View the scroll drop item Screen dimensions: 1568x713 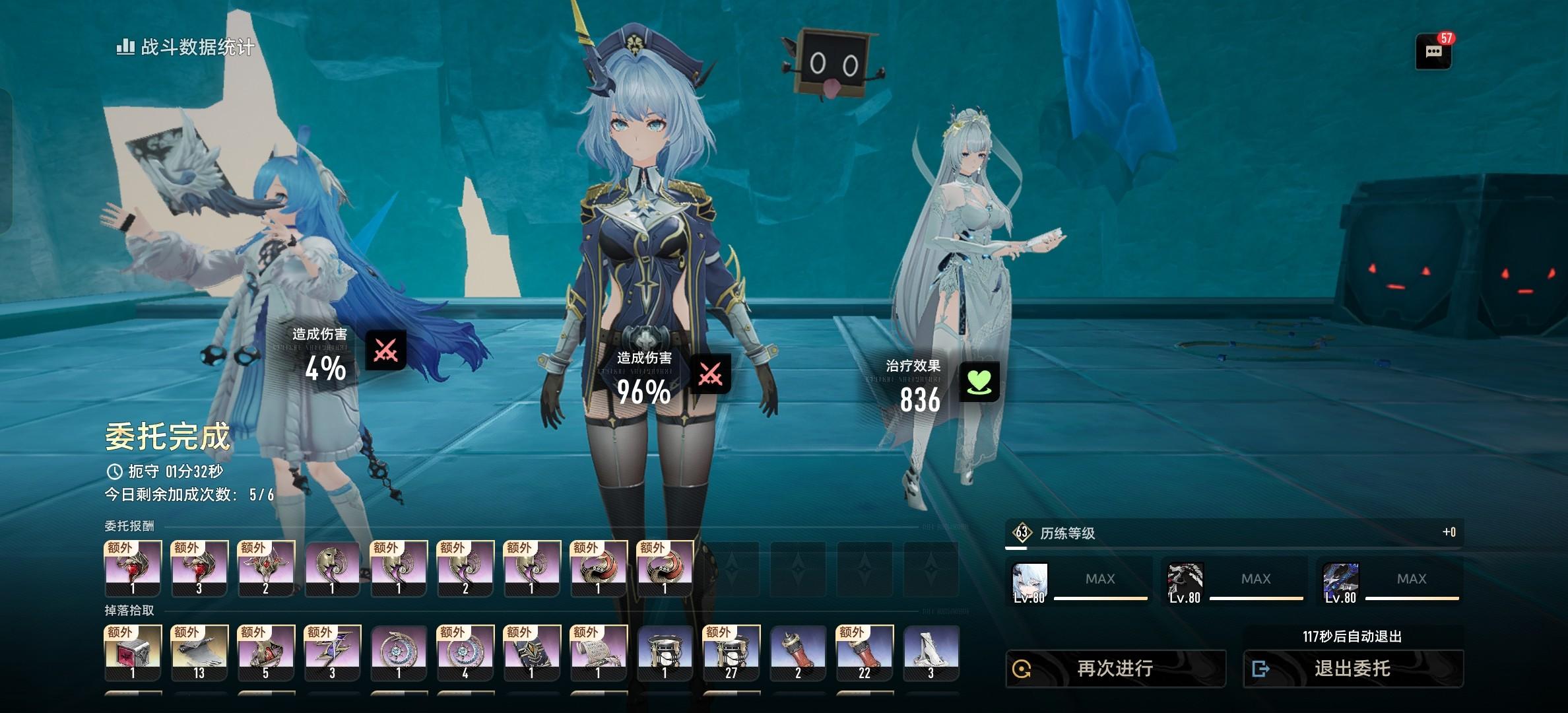(598, 652)
